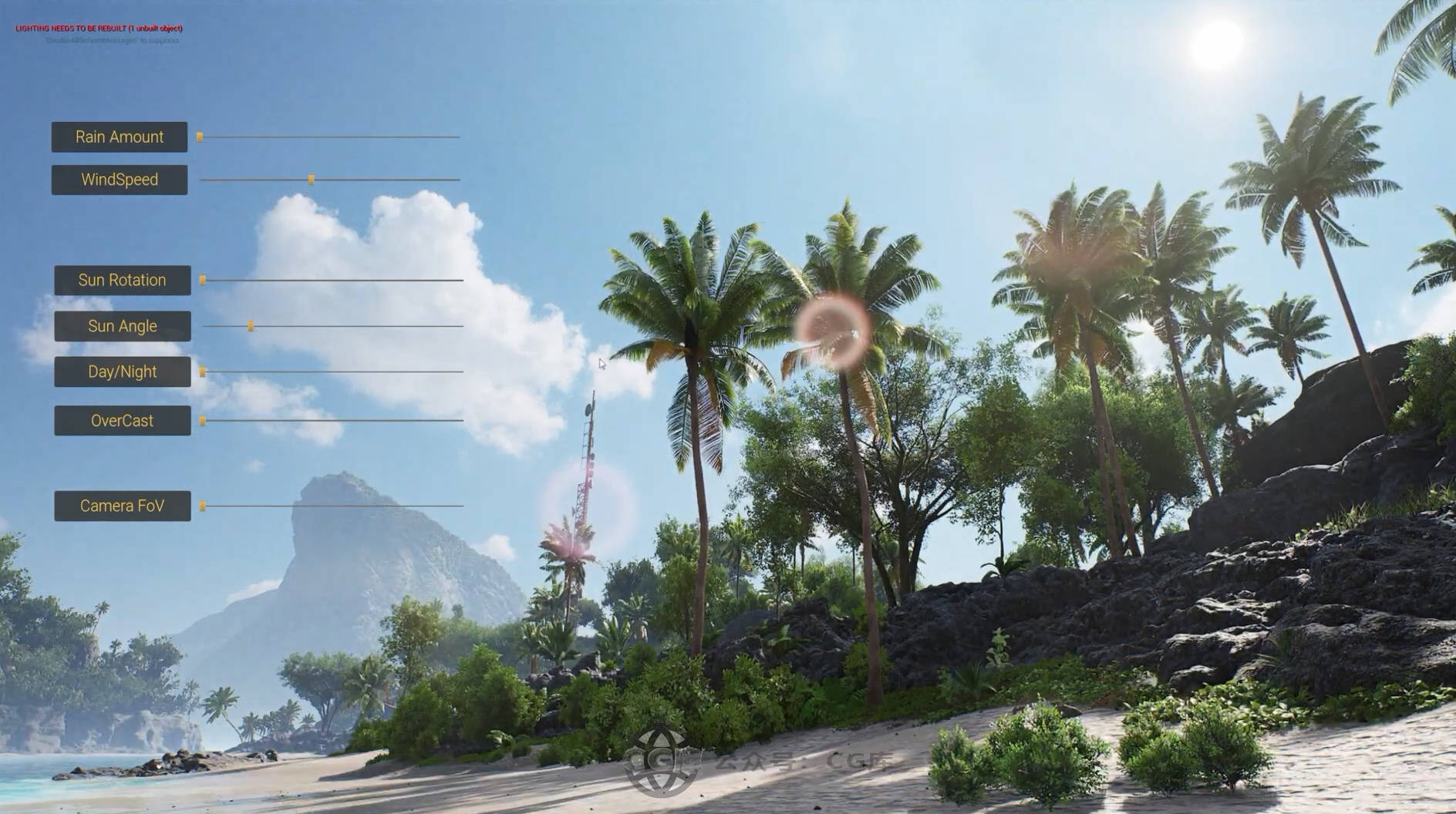Select the WindSpeed label button

coord(120,180)
